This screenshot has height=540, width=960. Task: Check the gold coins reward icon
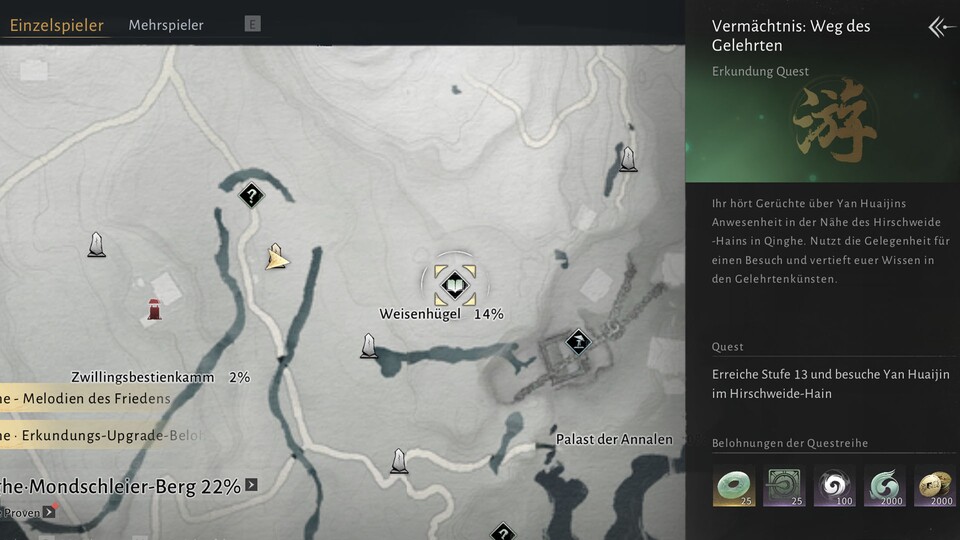coord(935,485)
